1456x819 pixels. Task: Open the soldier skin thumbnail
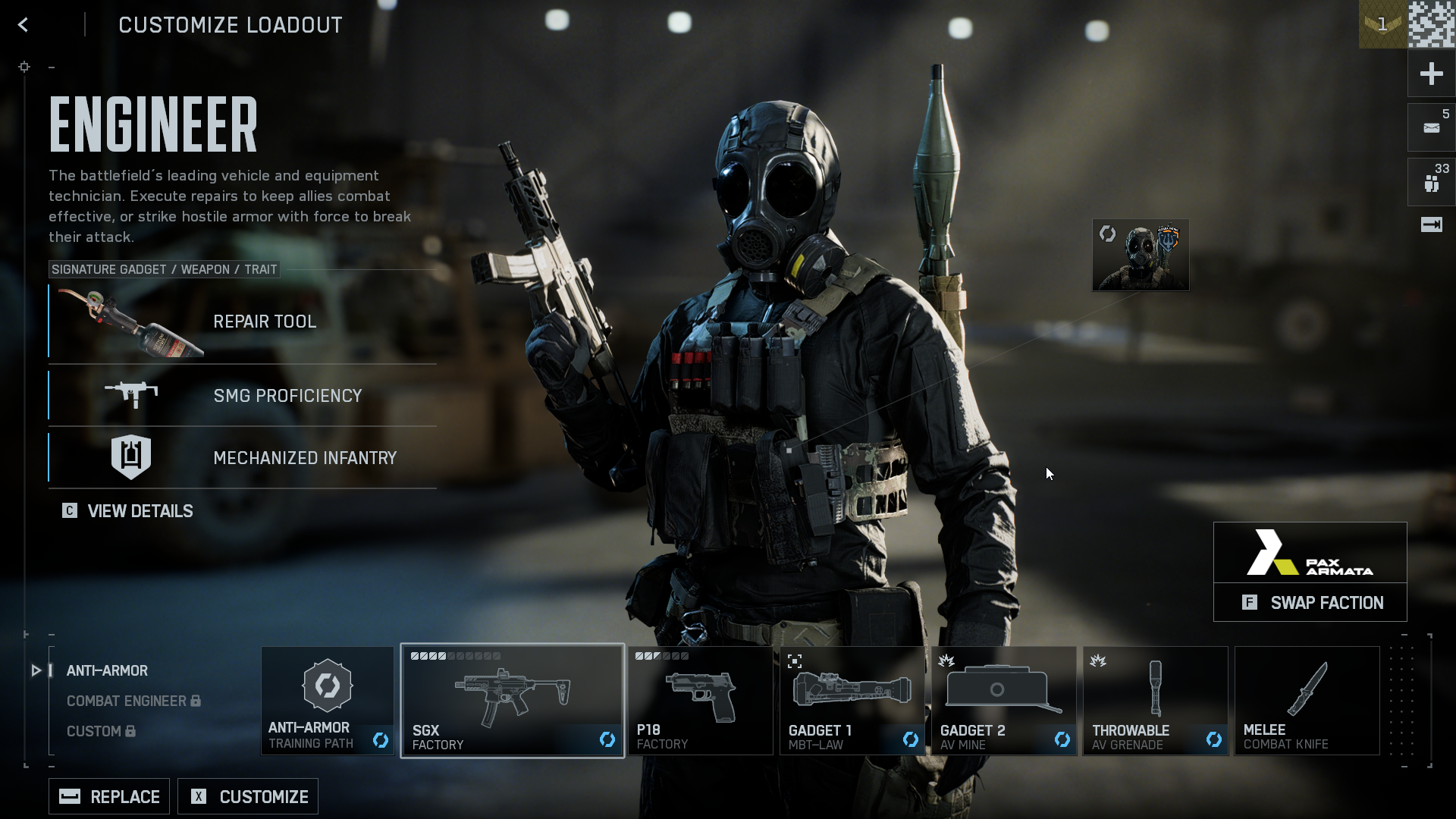coord(1141,255)
